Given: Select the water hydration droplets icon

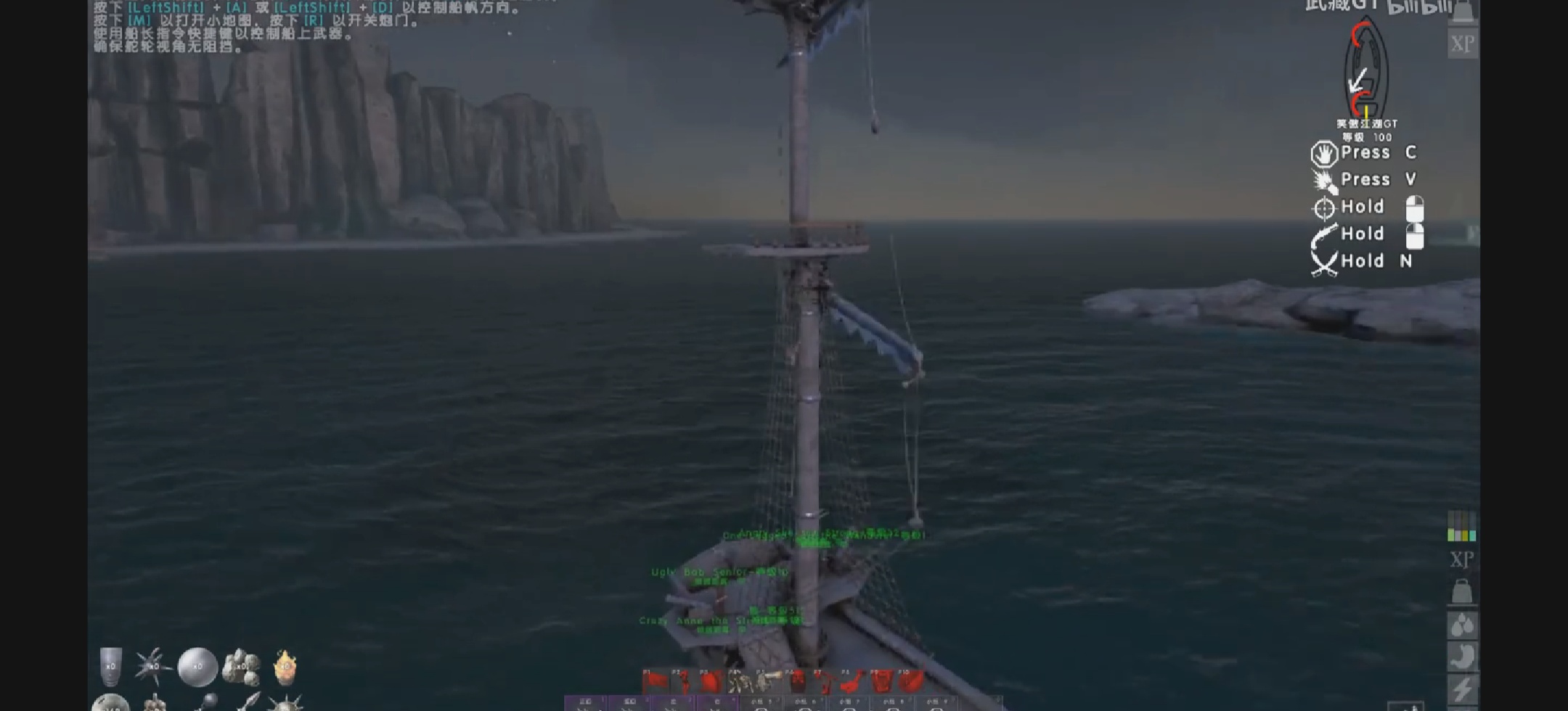Looking at the screenshot, I should pos(1462,625).
